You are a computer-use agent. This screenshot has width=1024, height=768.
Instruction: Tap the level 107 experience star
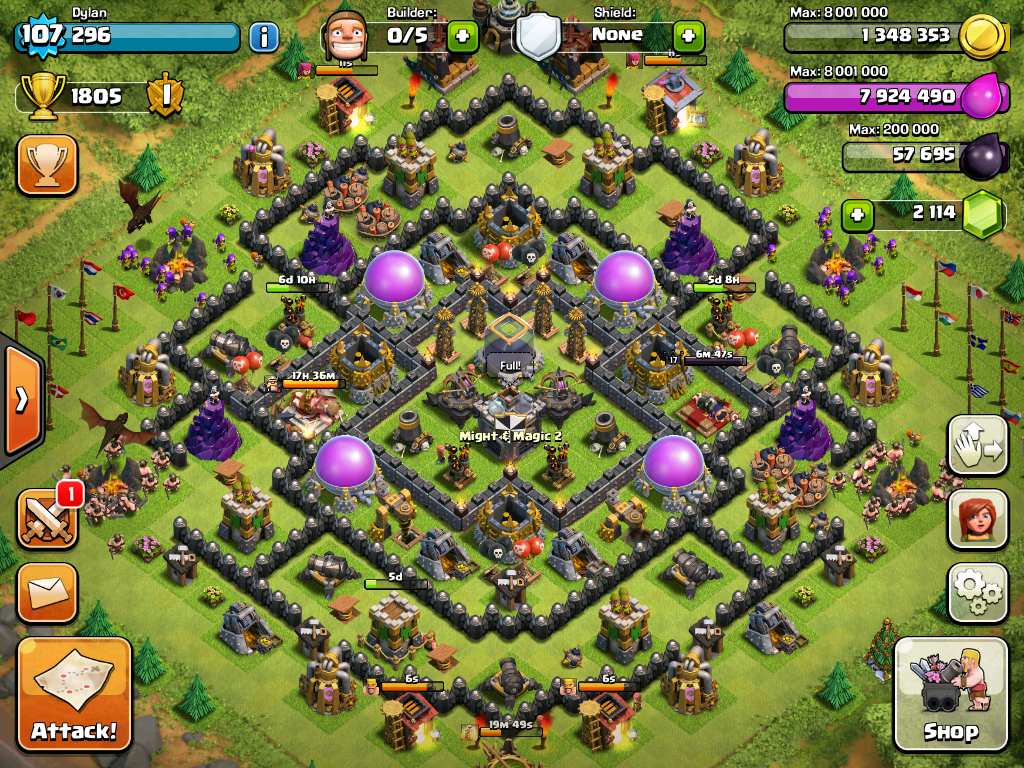point(40,36)
